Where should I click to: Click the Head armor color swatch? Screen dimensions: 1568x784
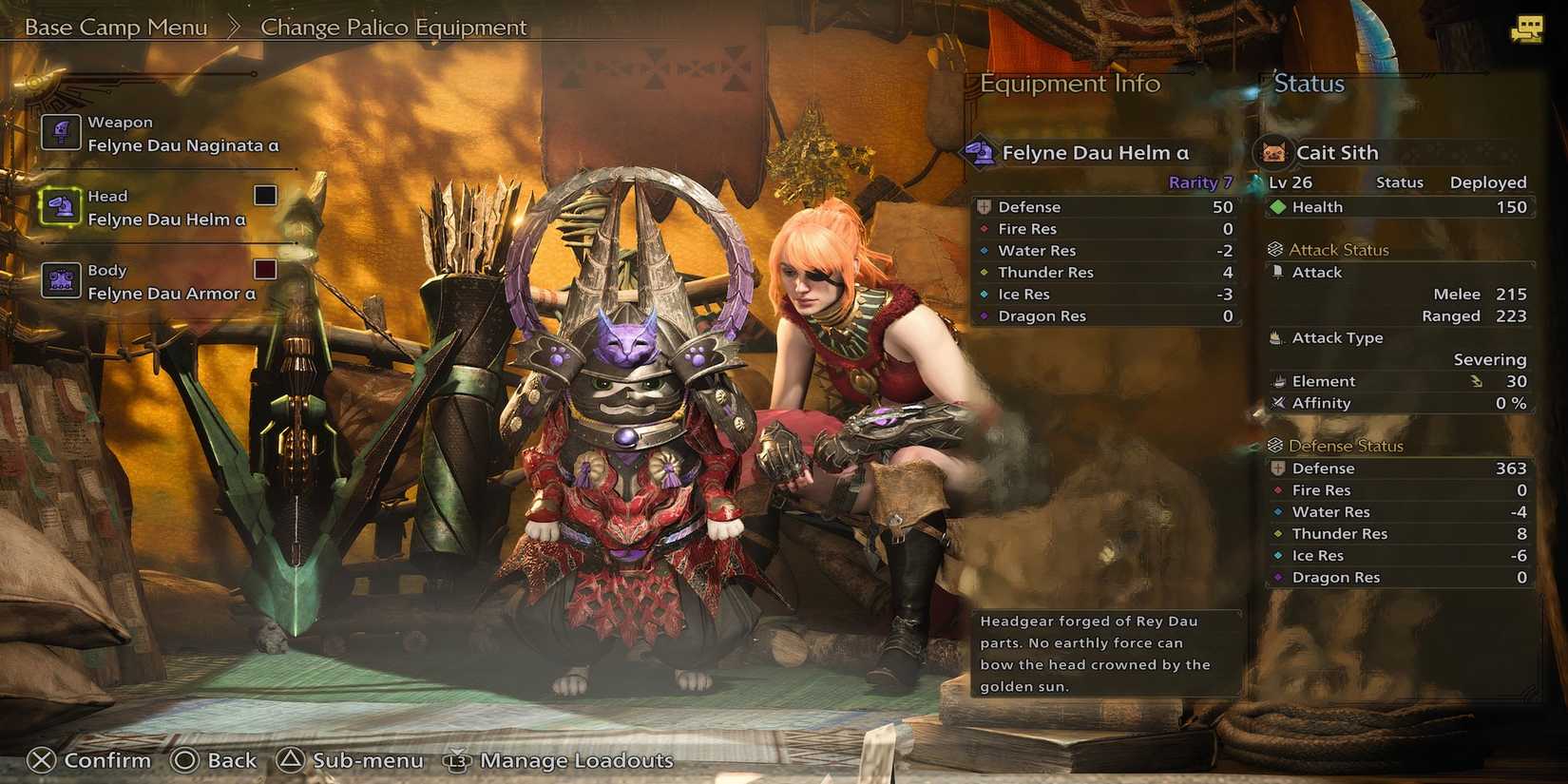click(x=264, y=195)
